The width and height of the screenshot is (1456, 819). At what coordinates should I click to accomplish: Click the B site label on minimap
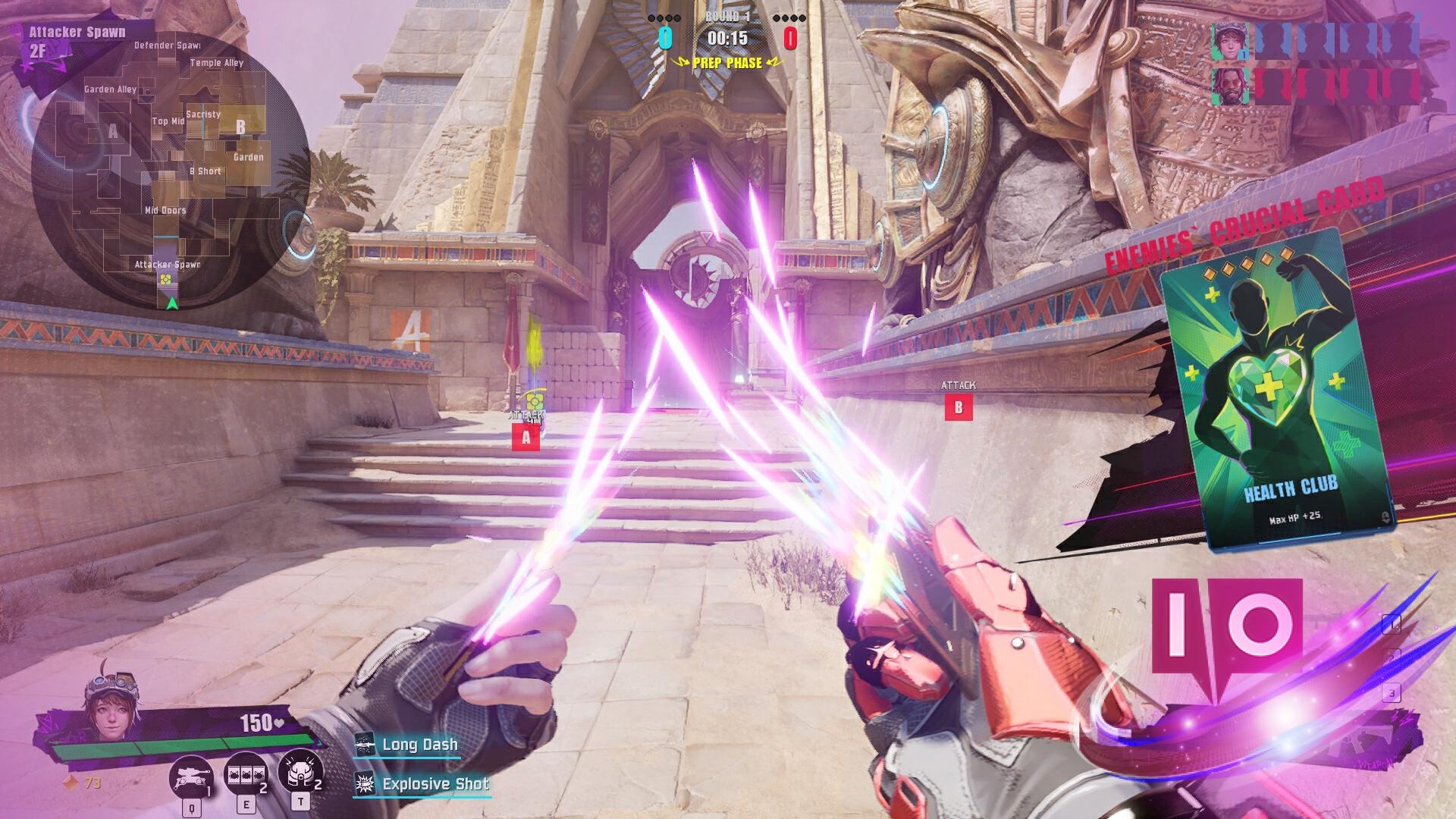click(241, 127)
